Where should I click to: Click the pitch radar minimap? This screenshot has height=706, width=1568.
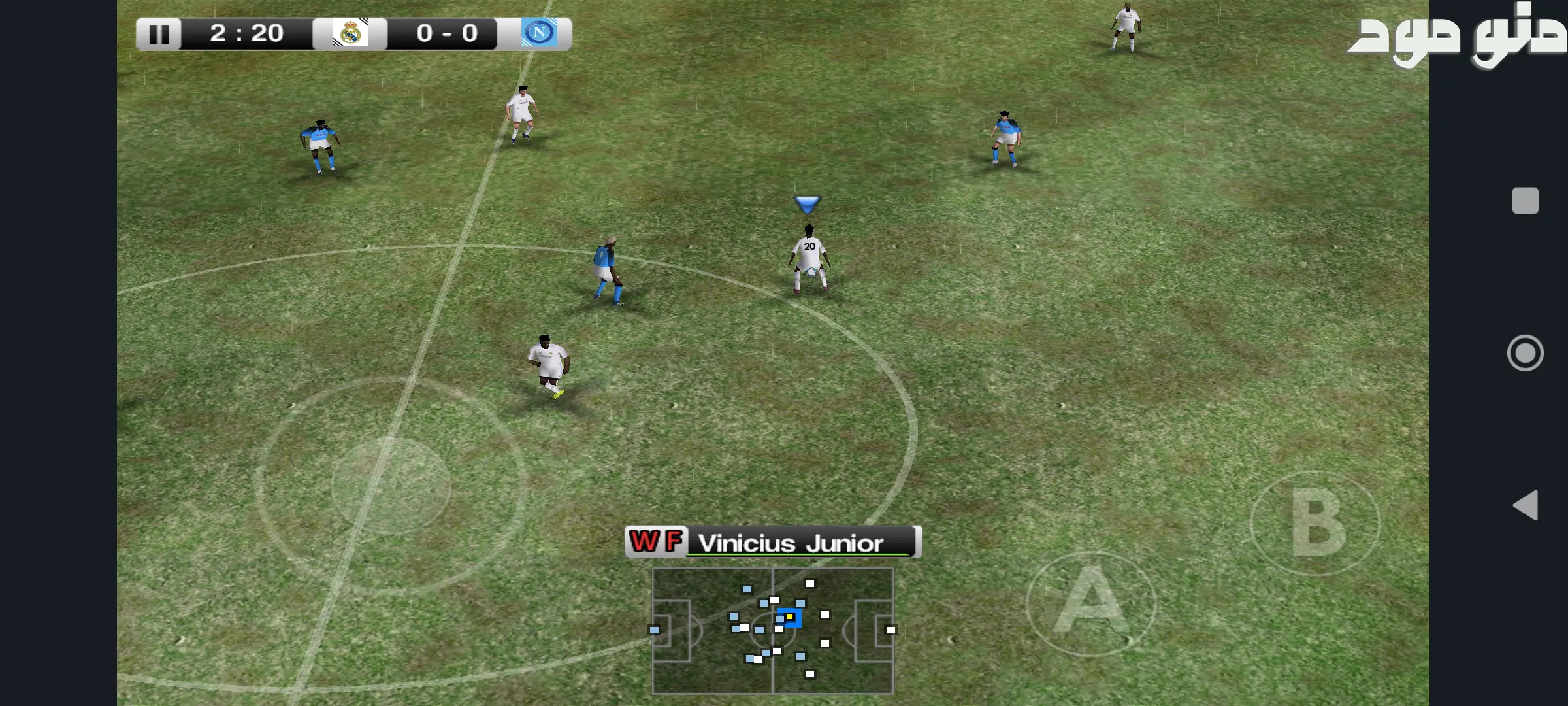[x=773, y=630]
